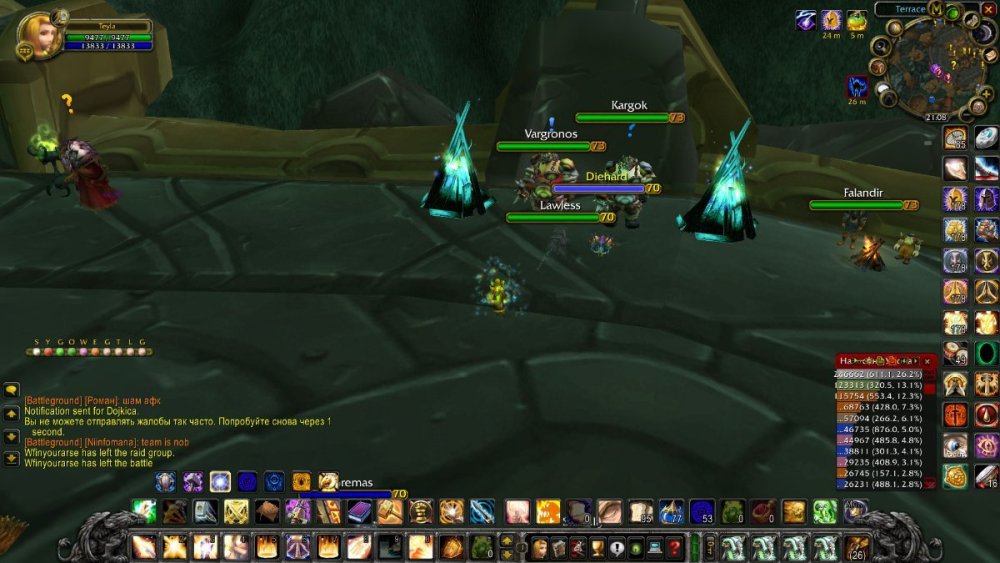
Task: Click the crossed hammers ability icon
Action: [x=236, y=513]
